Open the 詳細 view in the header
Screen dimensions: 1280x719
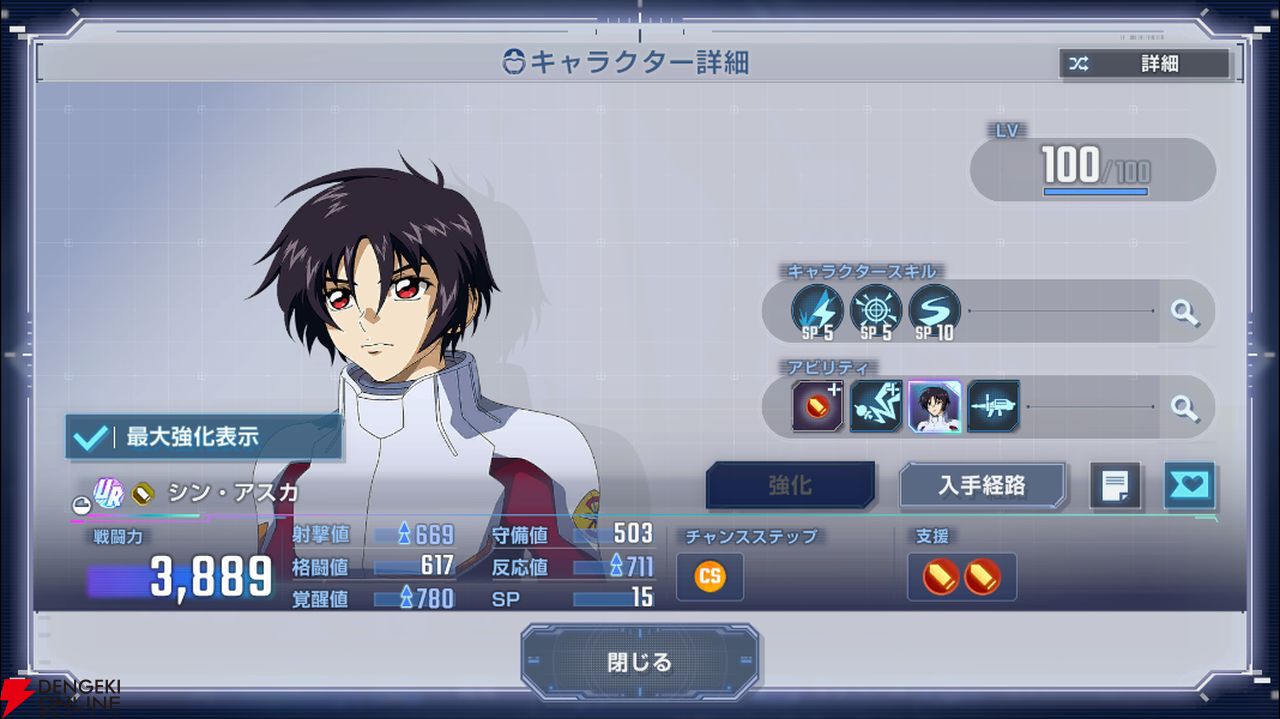coord(1144,64)
